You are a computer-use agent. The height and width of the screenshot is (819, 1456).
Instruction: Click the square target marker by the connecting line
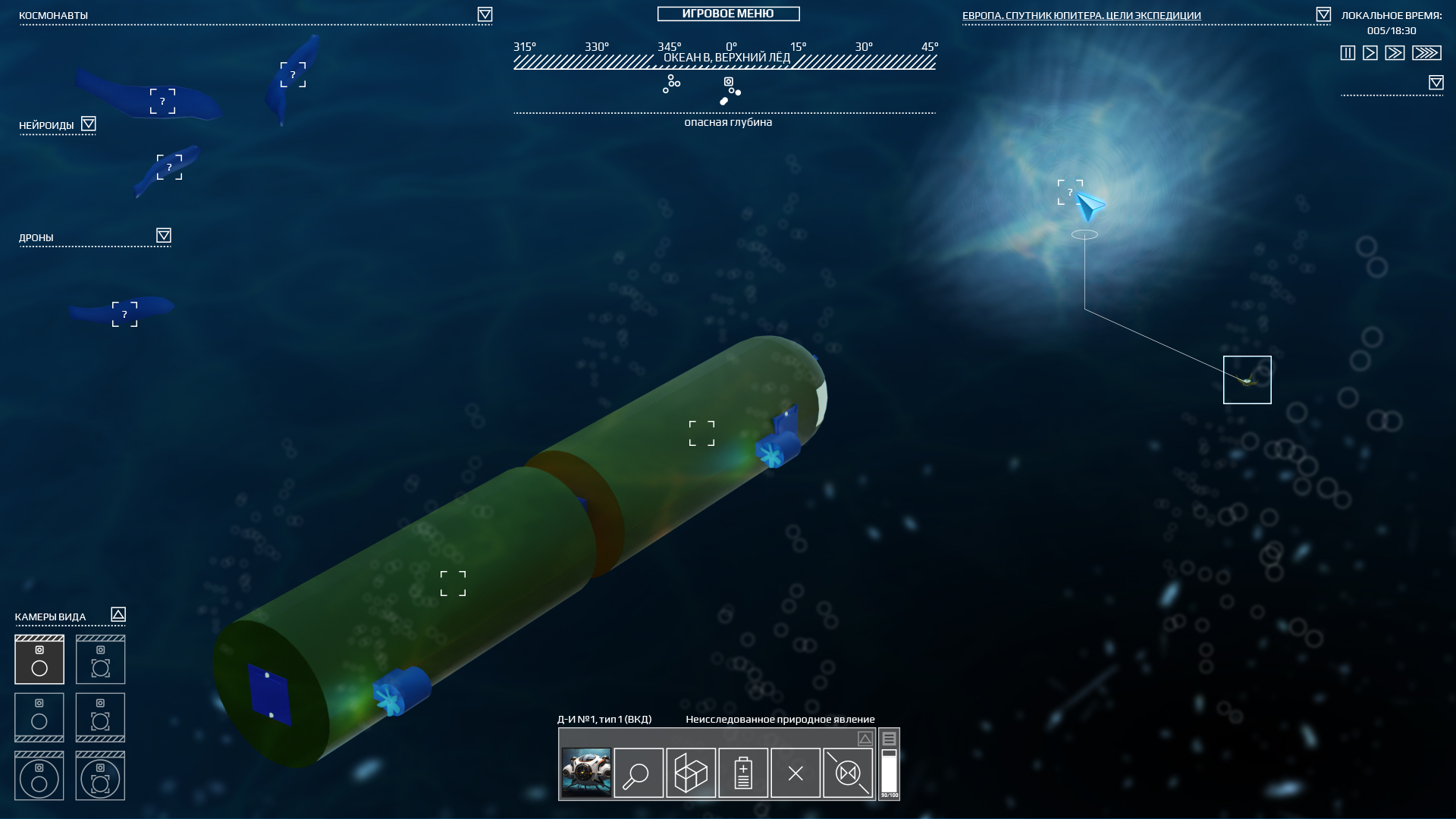point(1247,380)
